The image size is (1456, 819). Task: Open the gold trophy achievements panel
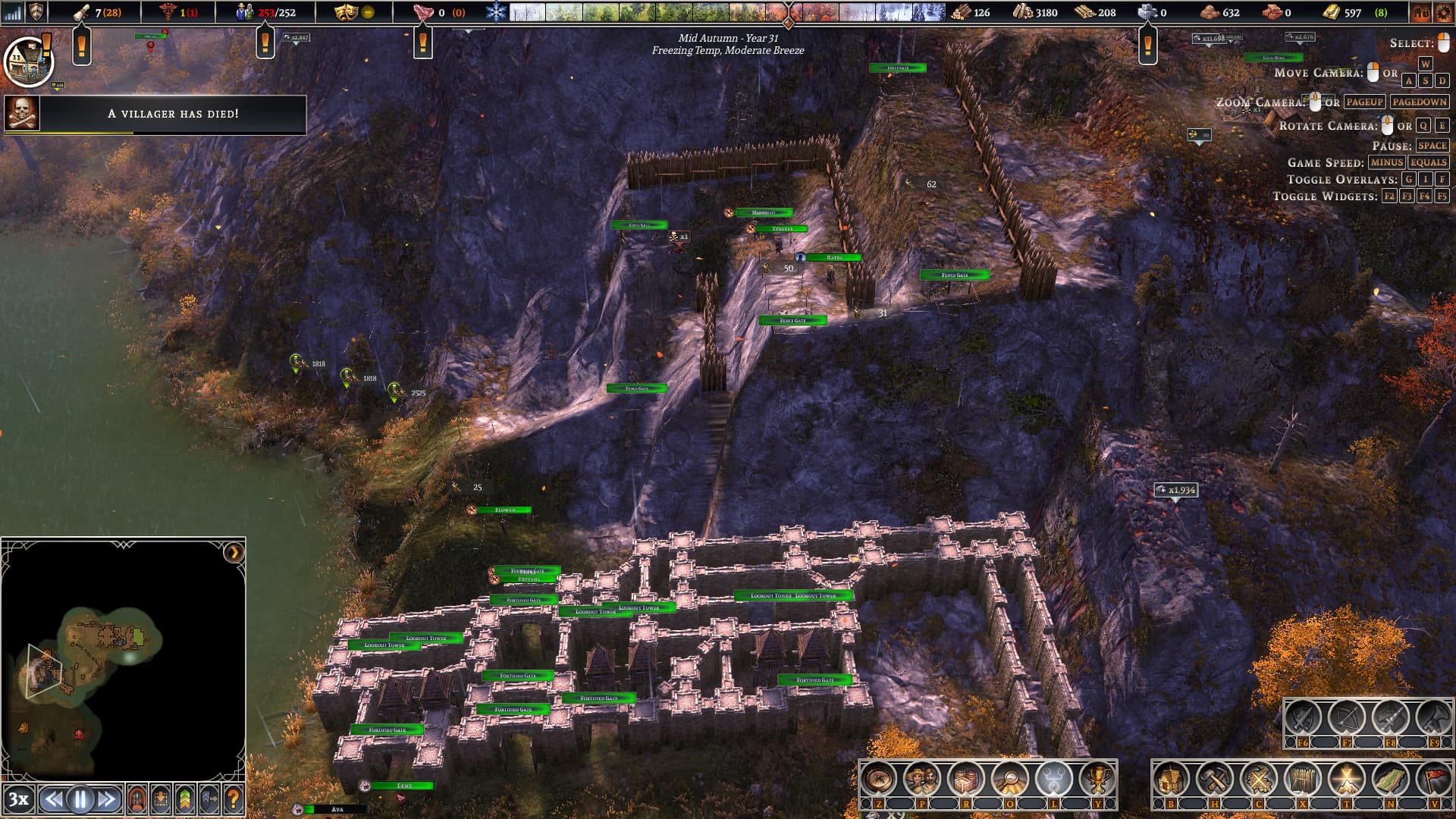point(1097,779)
